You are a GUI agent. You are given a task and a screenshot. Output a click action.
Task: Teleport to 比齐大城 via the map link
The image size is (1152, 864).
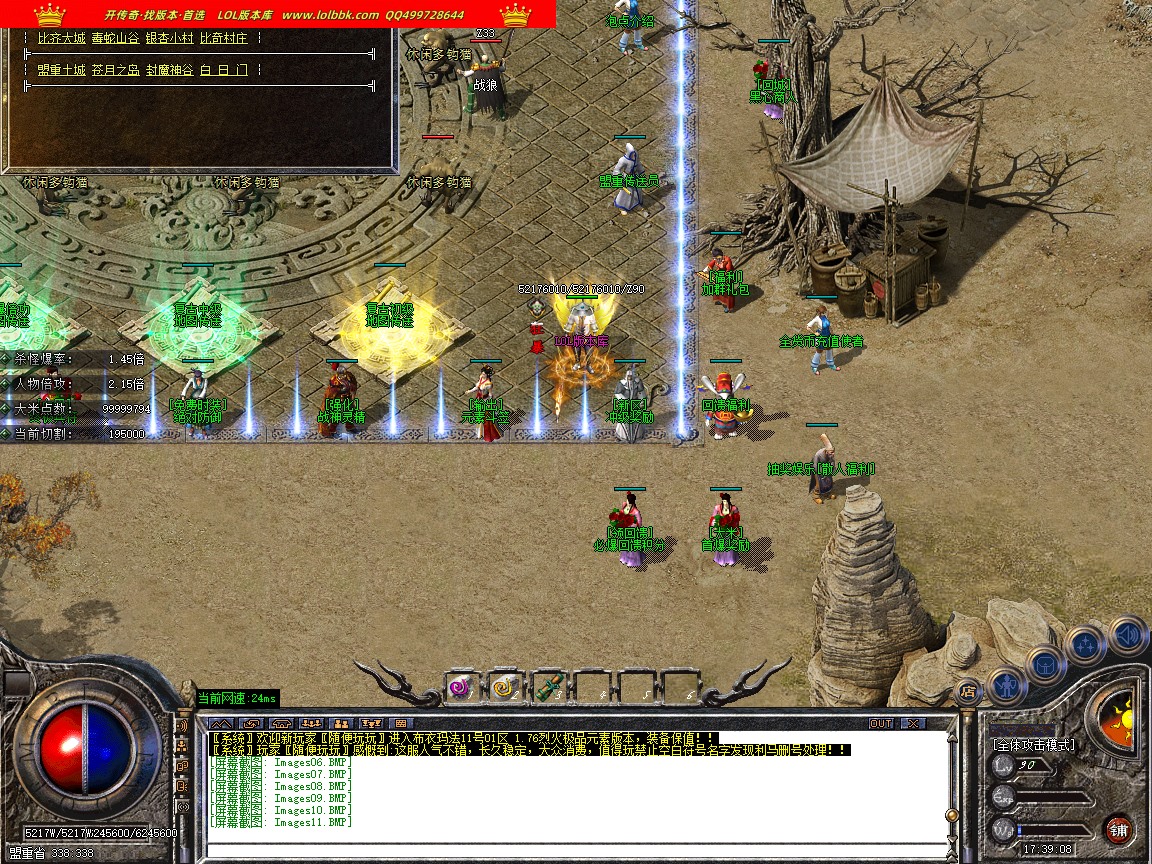click(x=61, y=38)
